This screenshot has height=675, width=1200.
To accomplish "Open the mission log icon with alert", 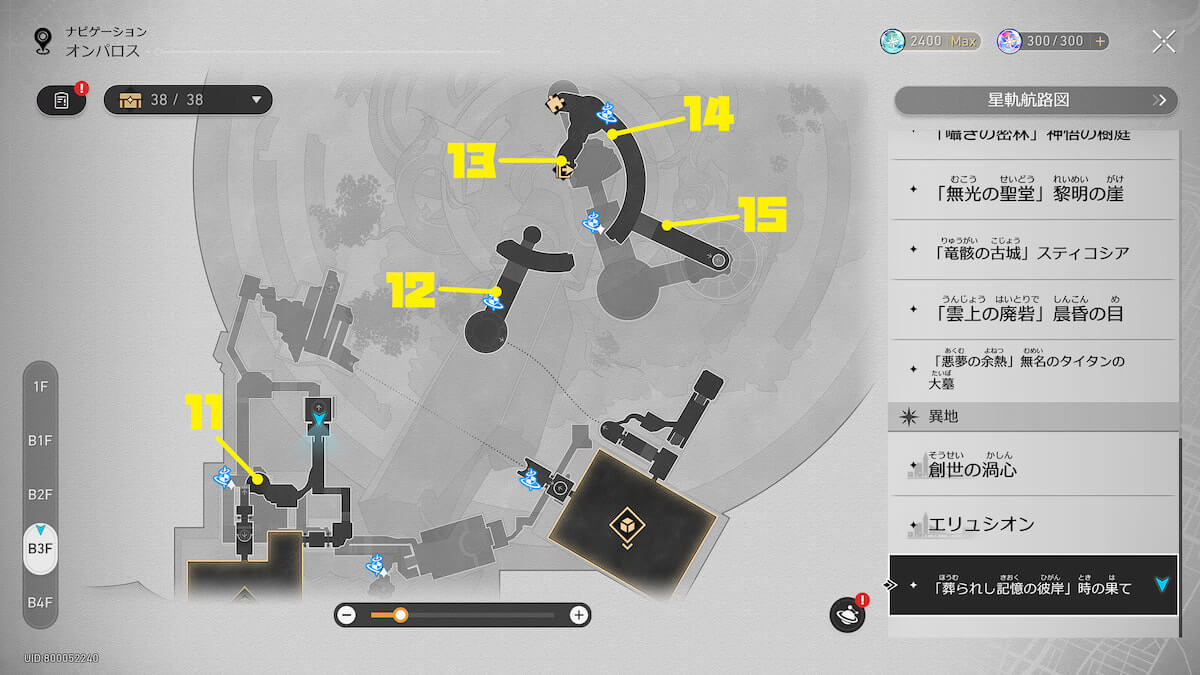I will click(x=61, y=100).
